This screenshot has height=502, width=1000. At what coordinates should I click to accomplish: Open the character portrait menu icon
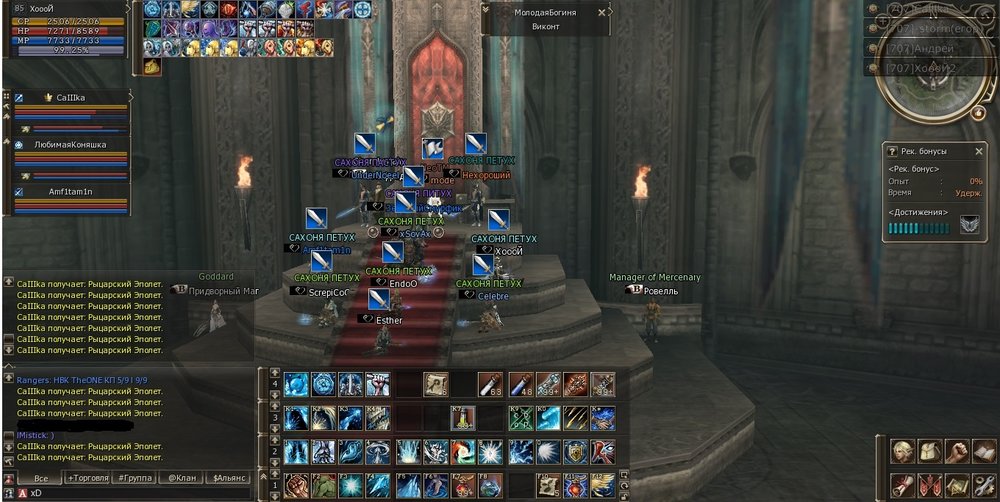(903, 452)
